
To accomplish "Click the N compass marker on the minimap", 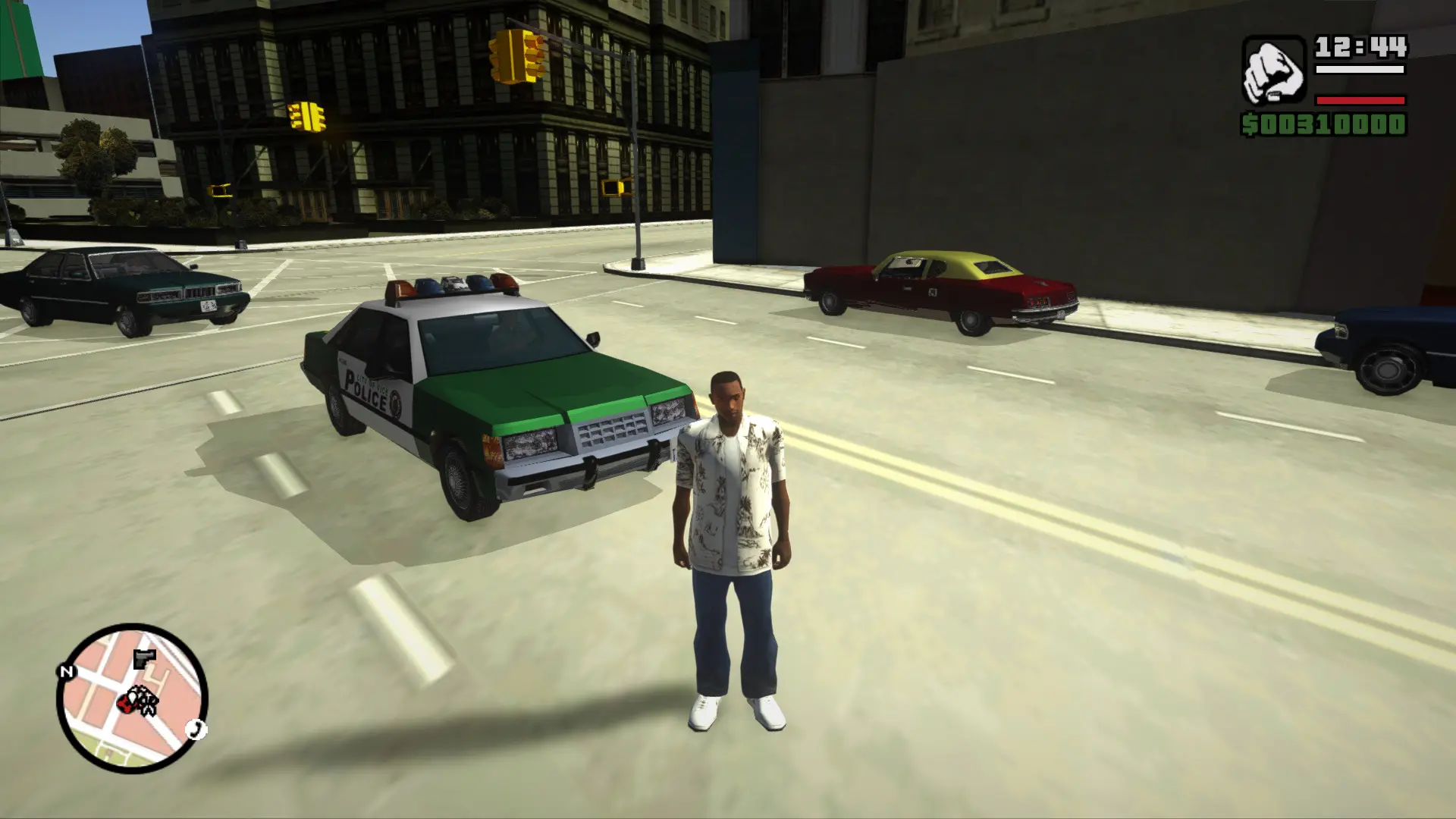I will pyautogui.click(x=67, y=671).
